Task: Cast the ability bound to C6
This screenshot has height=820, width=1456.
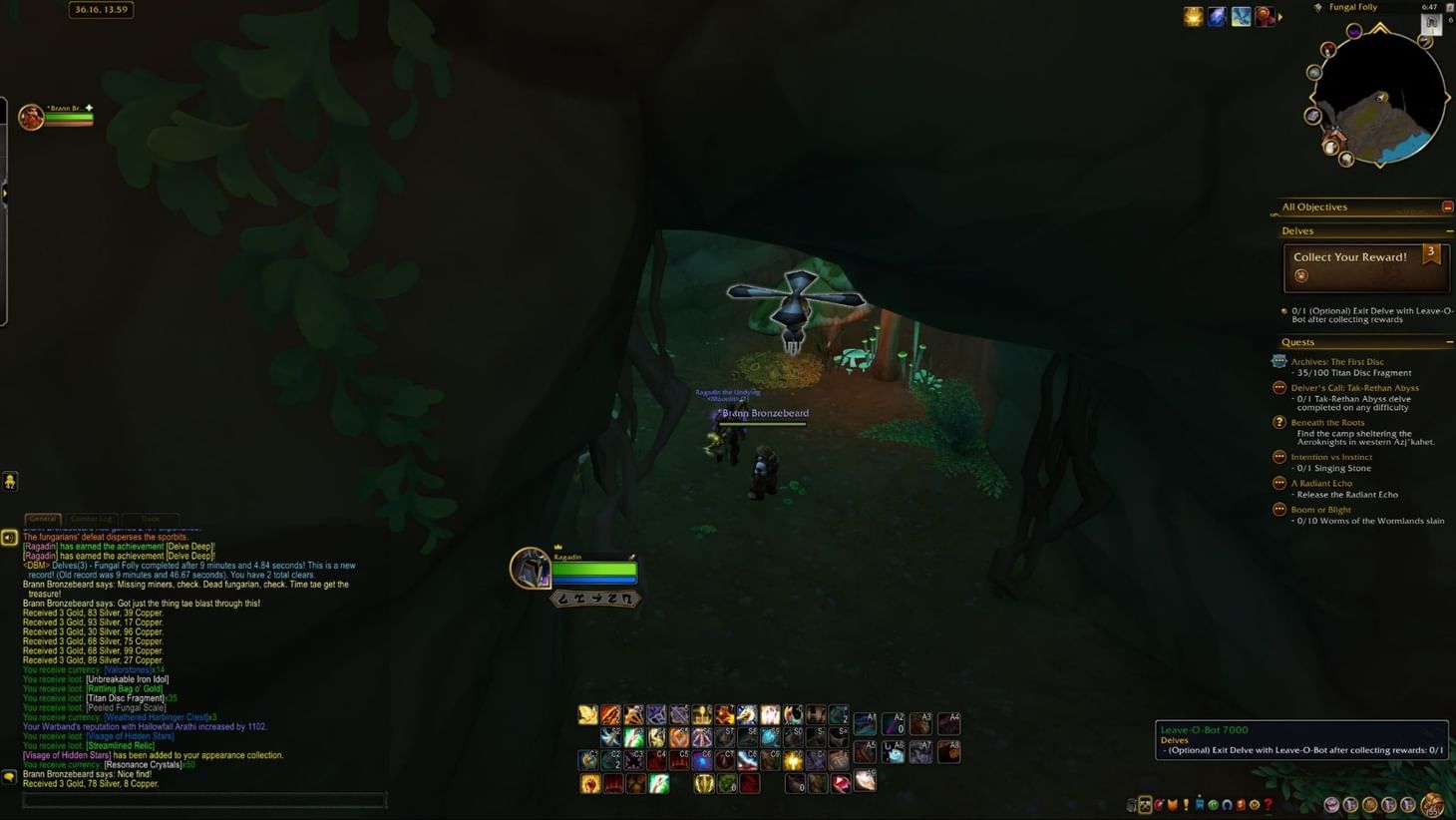Action: 702,759
